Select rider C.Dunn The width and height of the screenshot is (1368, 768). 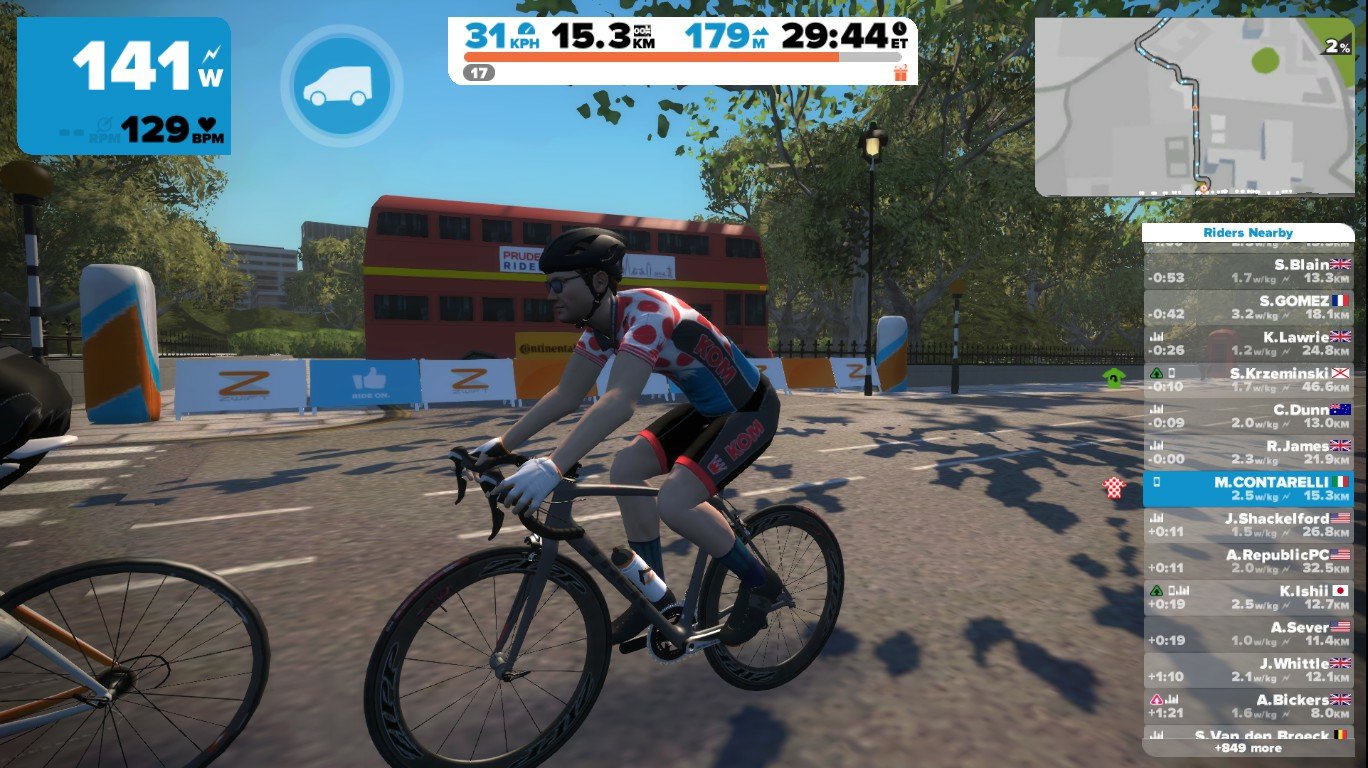coord(1248,416)
